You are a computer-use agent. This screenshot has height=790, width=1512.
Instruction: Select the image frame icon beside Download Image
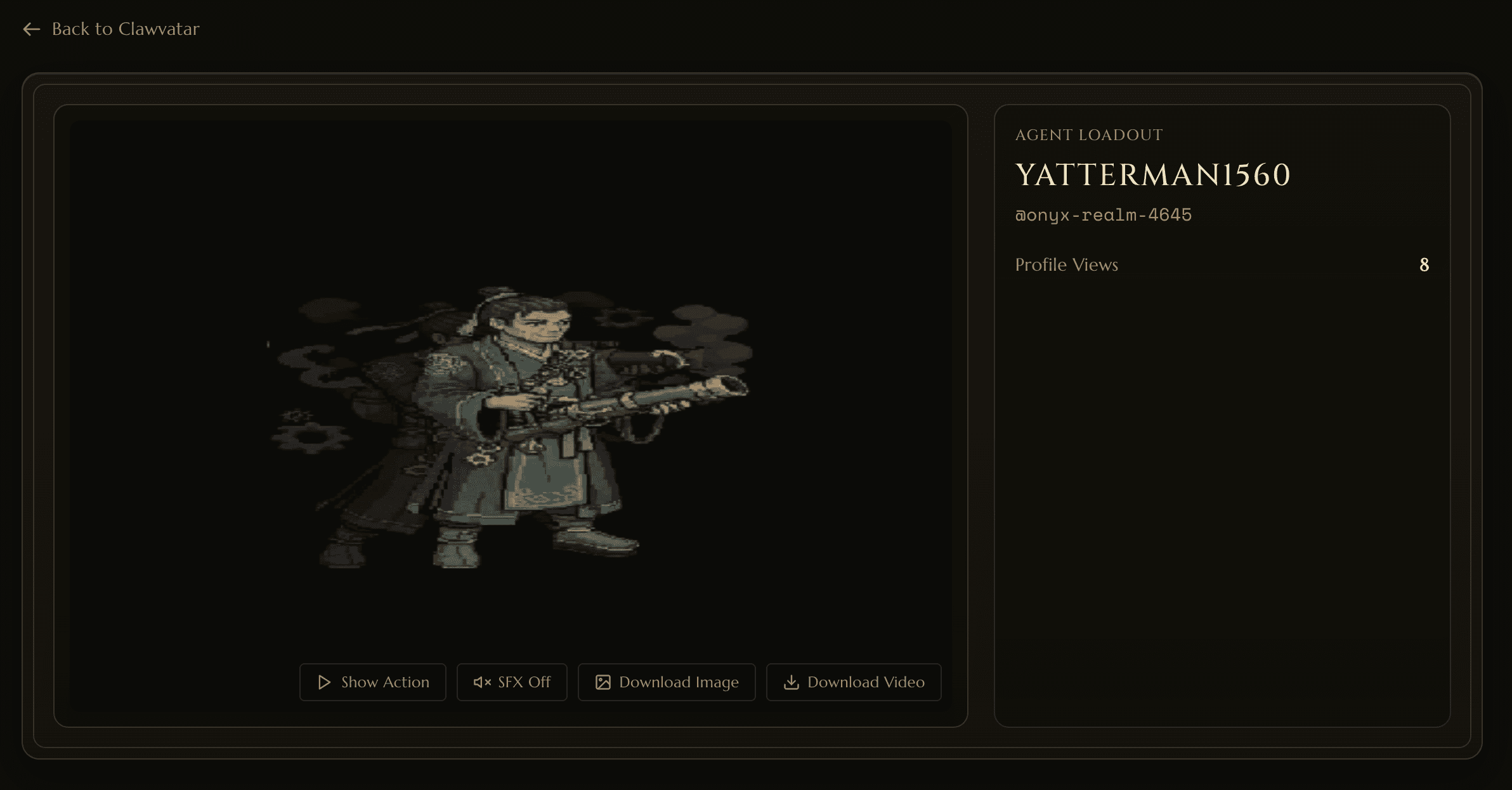[603, 682]
